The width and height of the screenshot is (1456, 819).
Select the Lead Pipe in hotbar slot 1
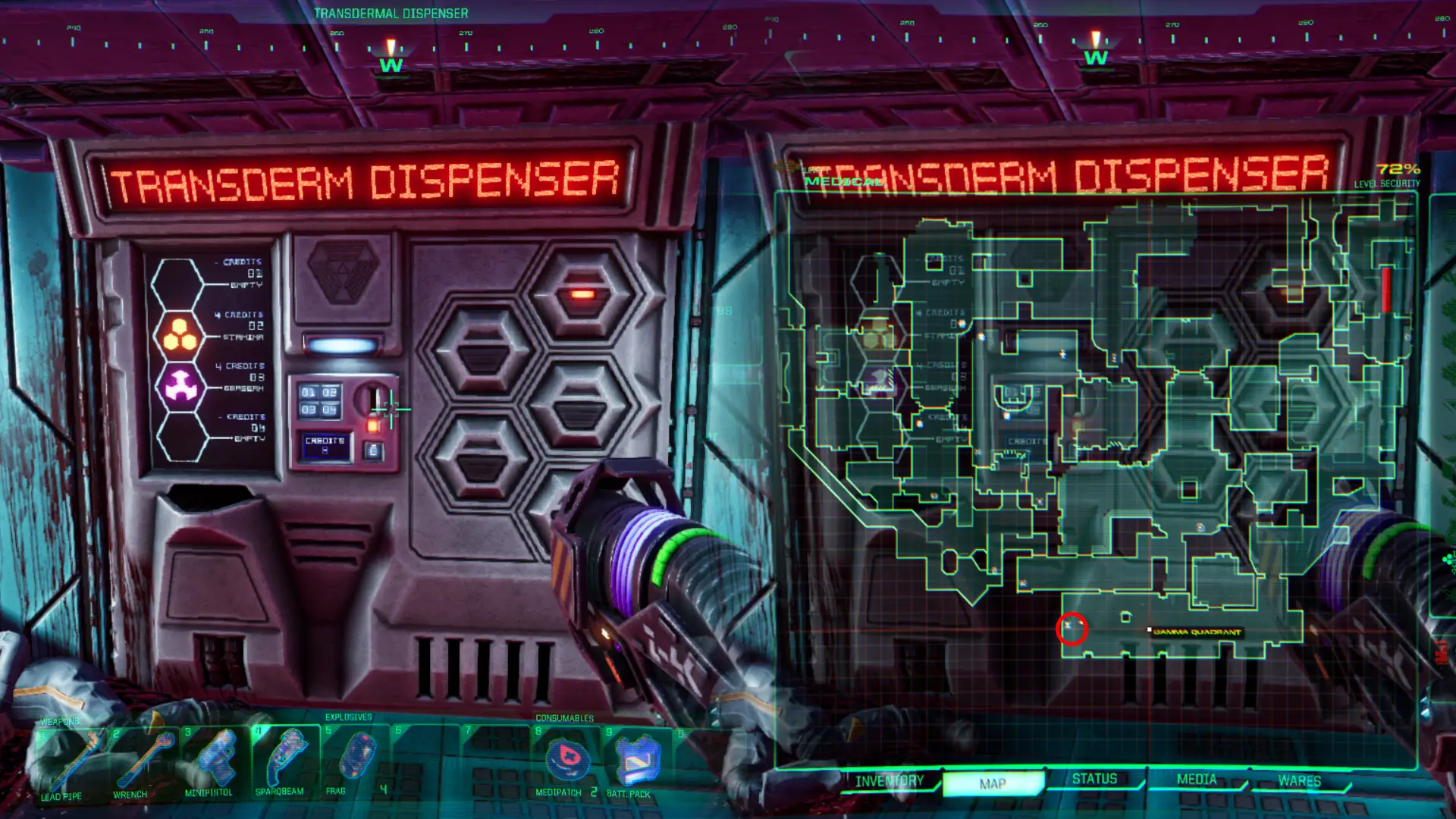coord(72,766)
